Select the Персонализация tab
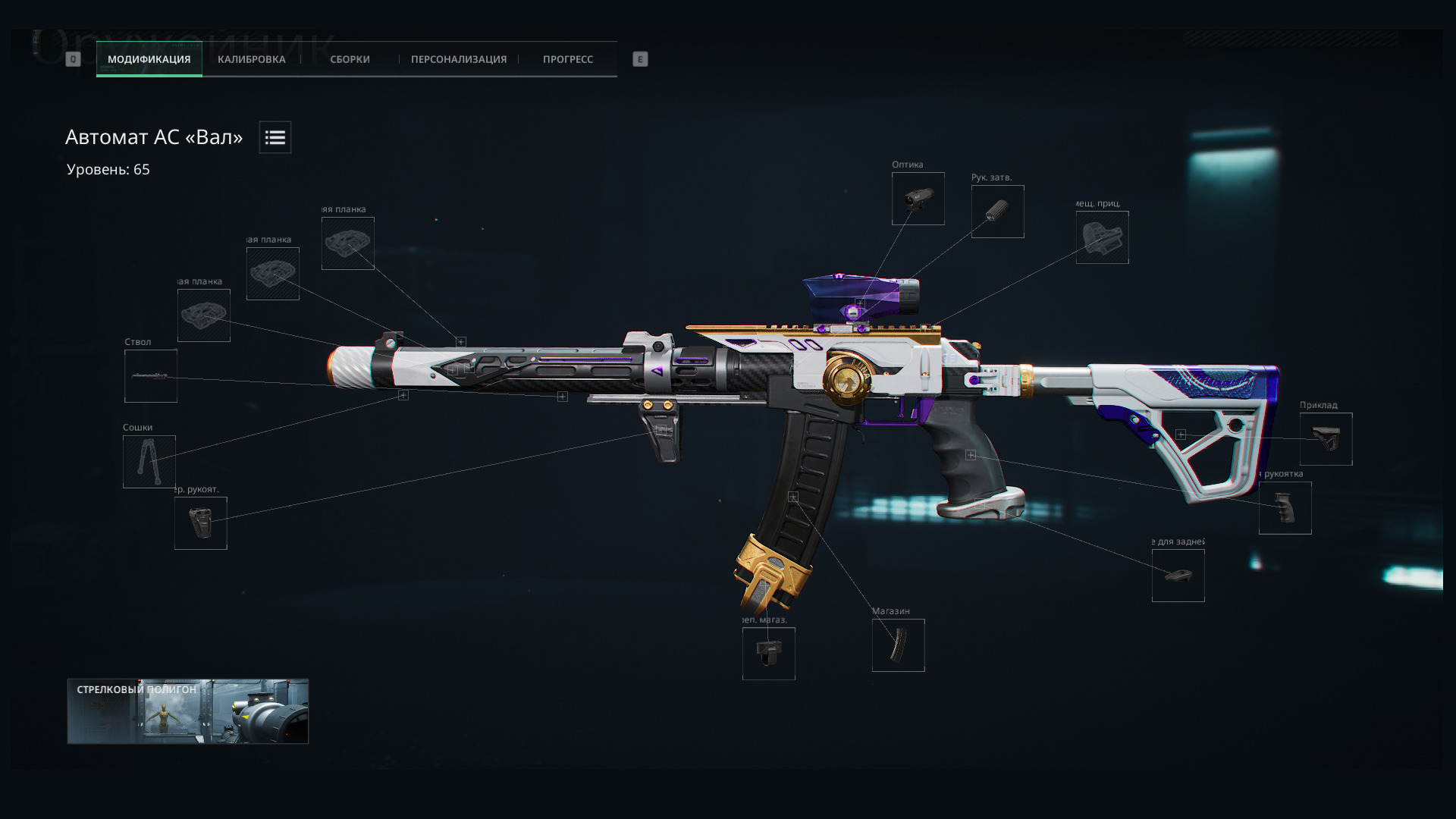The height and width of the screenshot is (819, 1456). point(458,59)
